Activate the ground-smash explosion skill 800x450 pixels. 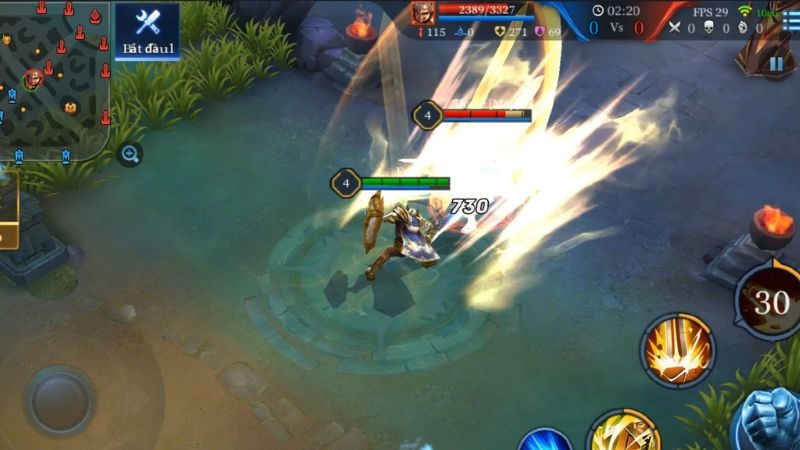(678, 350)
